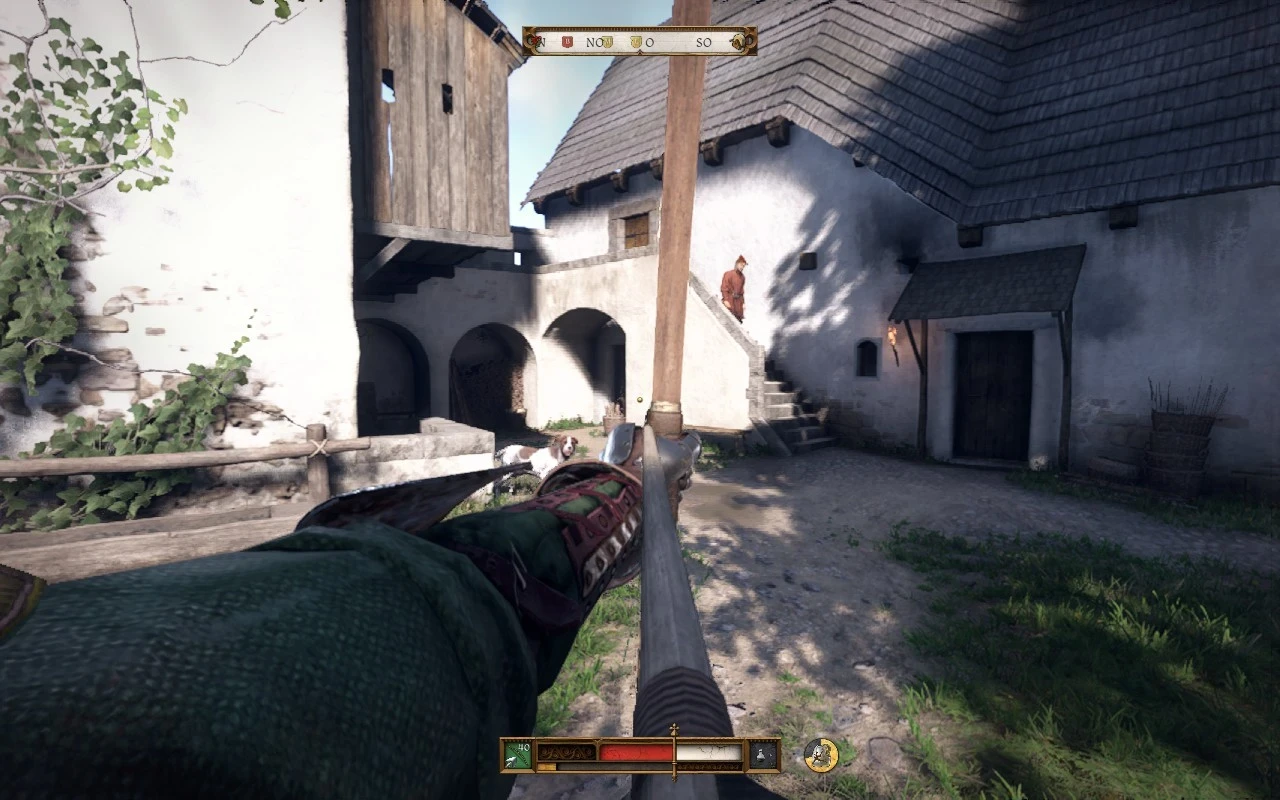The image size is (1280, 800).
Task: Click the SO label on the compass
Action: pyautogui.click(x=704, y=43)
